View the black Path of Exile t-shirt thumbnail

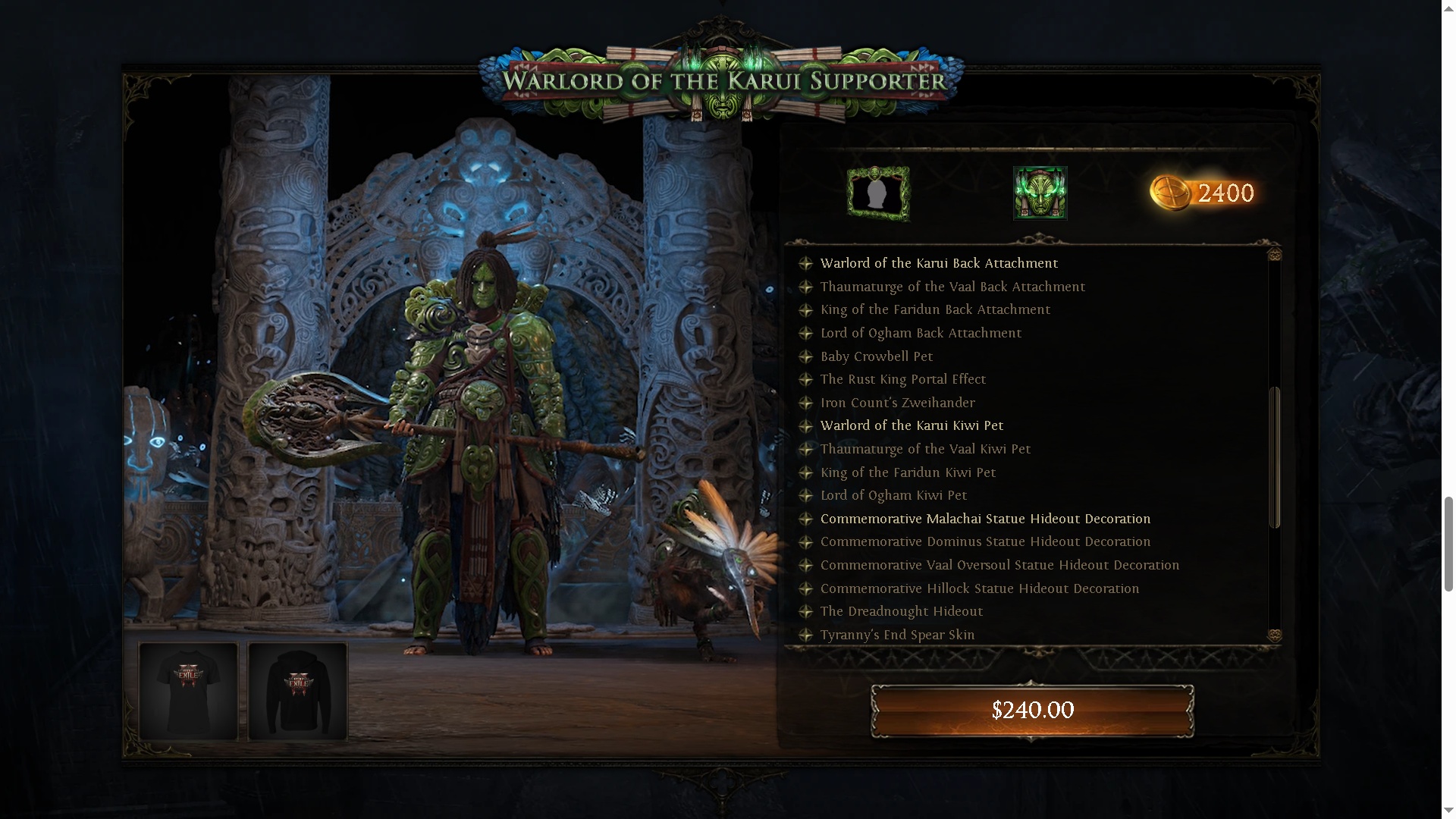point(188,691)
